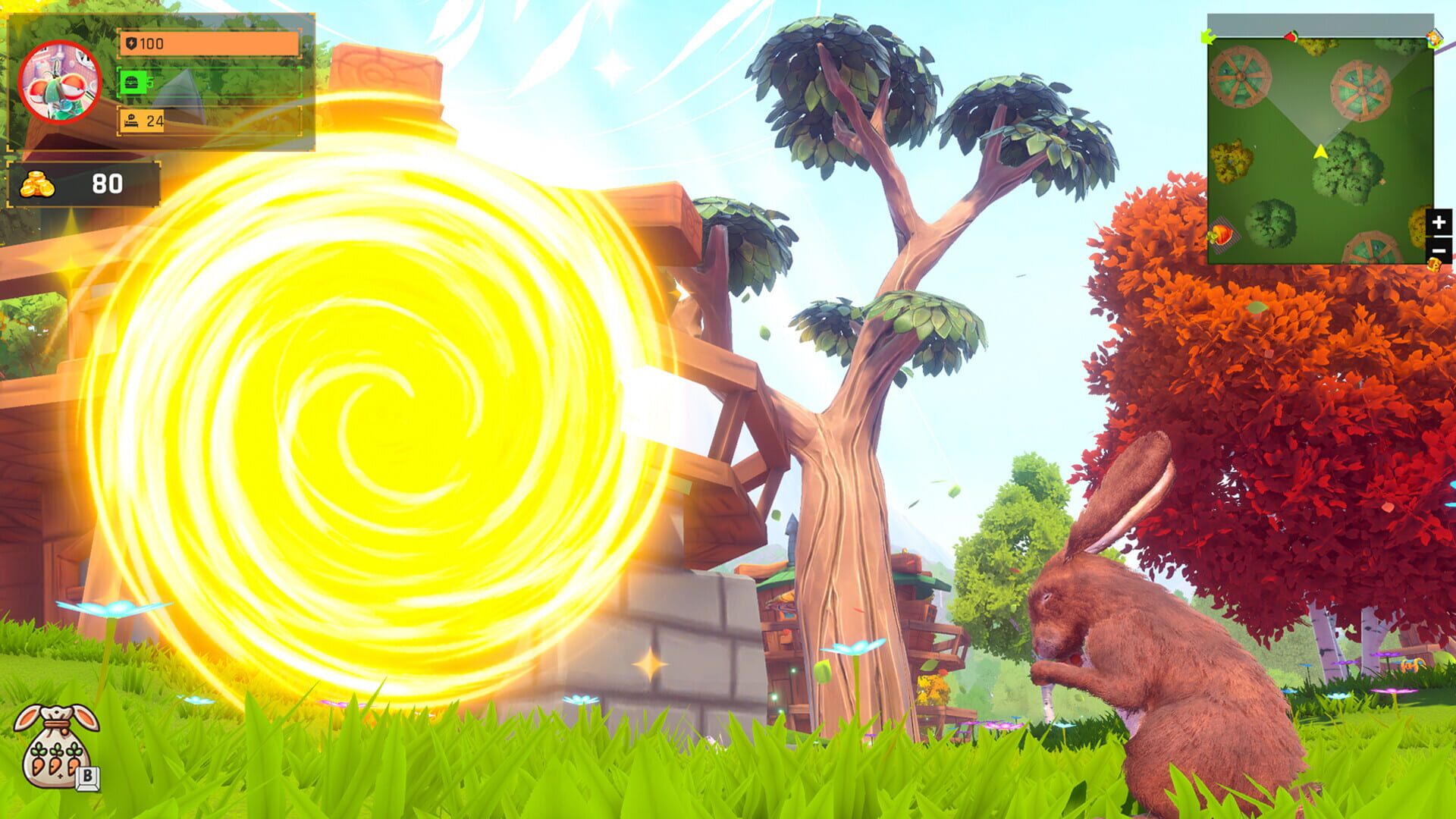
Task: Click the watermelon marker atop the minimap
Action: click(x=1291, y=36)
